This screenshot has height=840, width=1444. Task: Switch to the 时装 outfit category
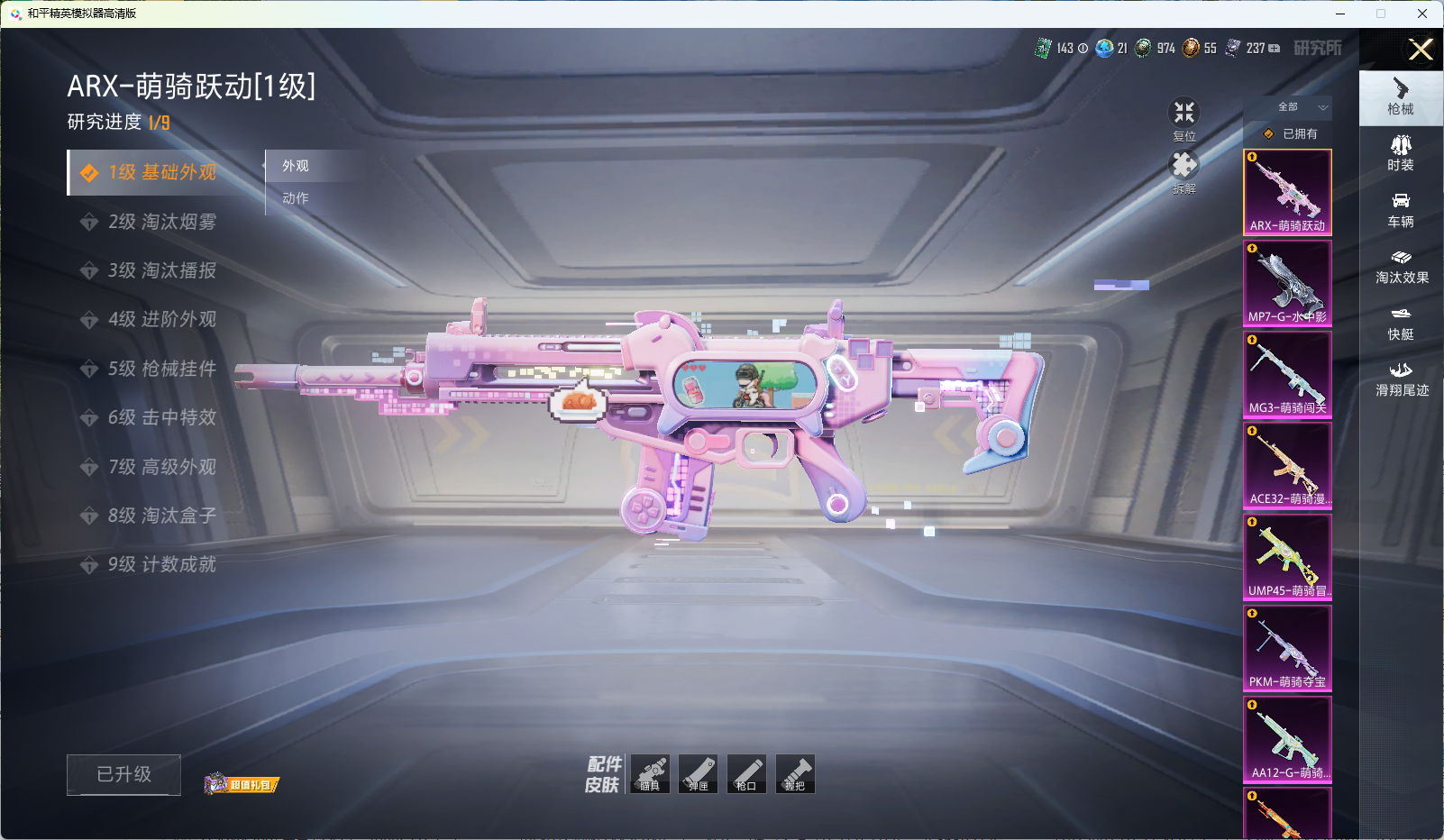[1401, 153]
